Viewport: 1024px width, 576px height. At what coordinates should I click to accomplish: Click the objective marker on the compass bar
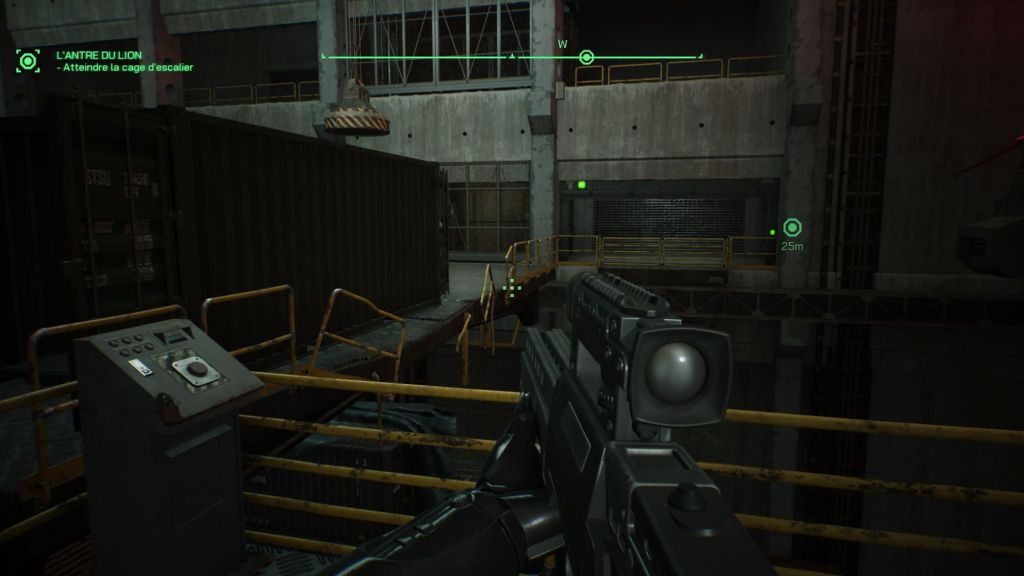pyautogui.click(x=587, y=58)
